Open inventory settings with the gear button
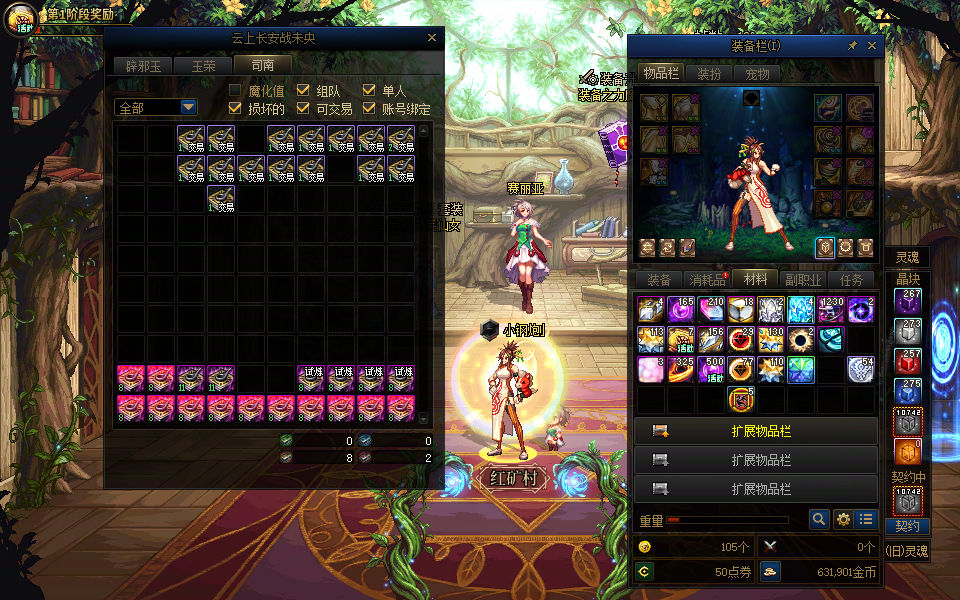960x600 pixels. pos(843,519)
